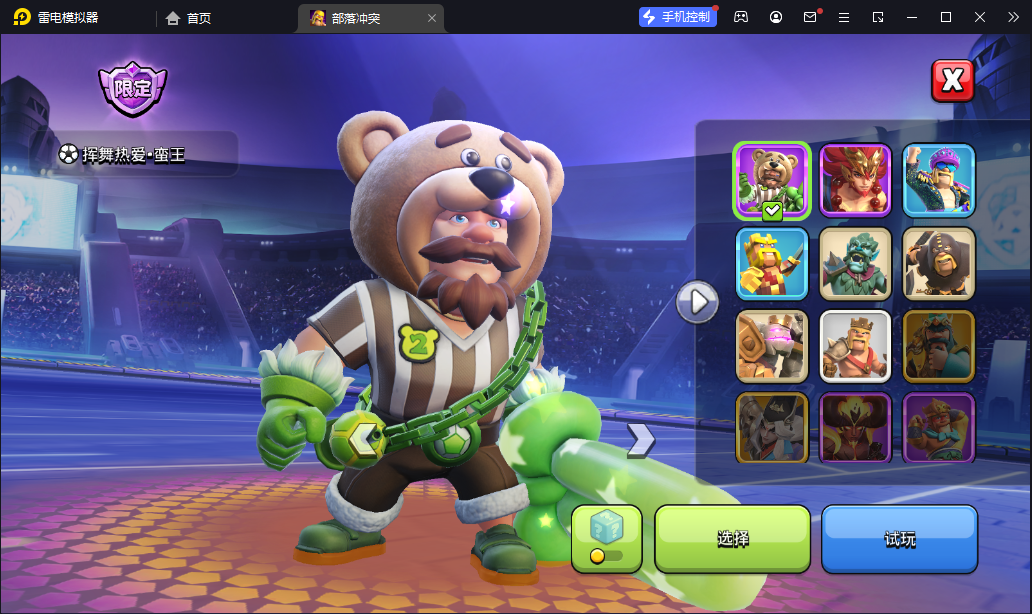This screenshot has width=1032, height=614.
Task: Choose the red-haired golden mask king skin
Action: [x=855, y=180]
